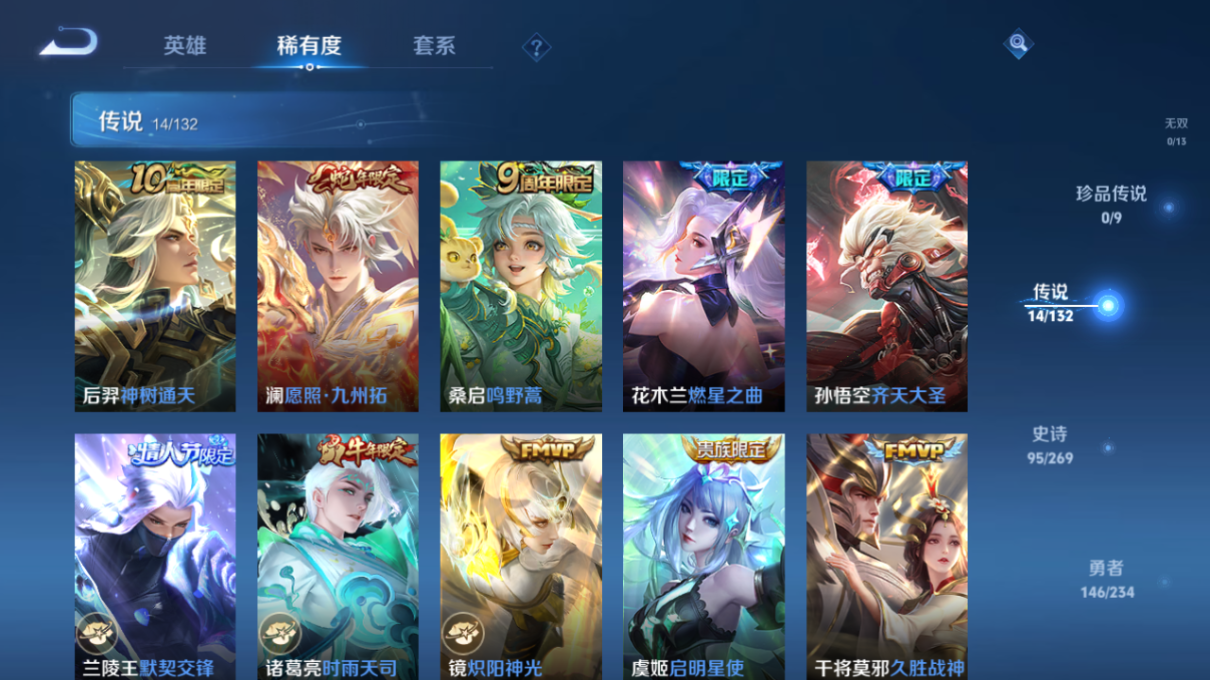Screen dimensions: 1210x680
Task: Show help via the question mark icon
Action: point(536,47)
